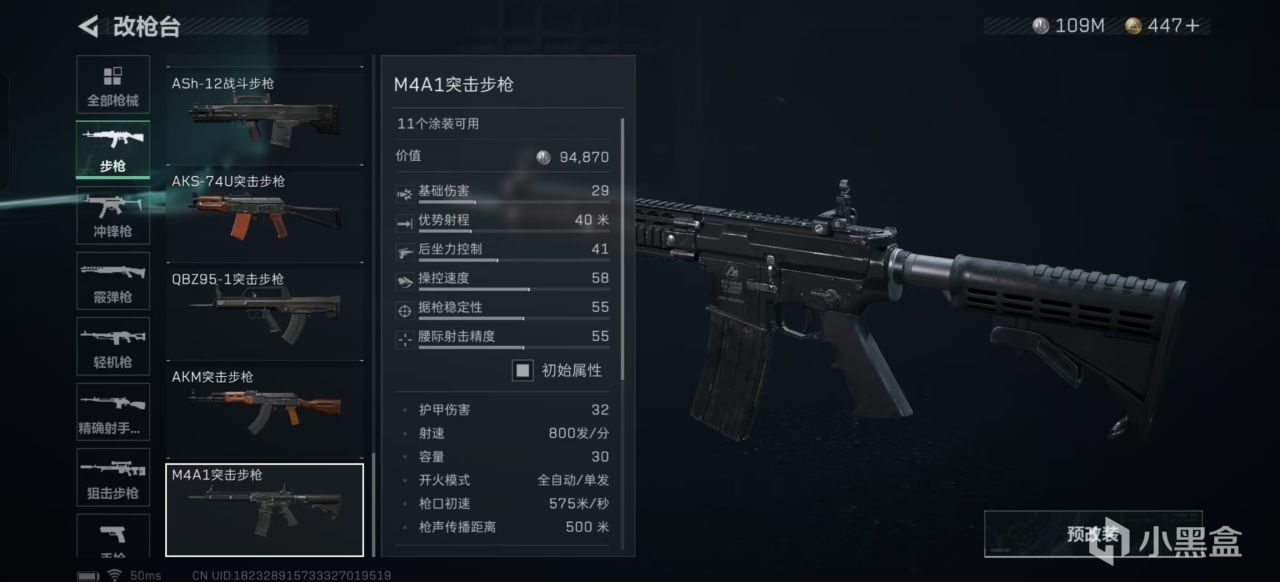
Task: Choose the AKS-74U assault rifle
Action: tap(265, 213)
